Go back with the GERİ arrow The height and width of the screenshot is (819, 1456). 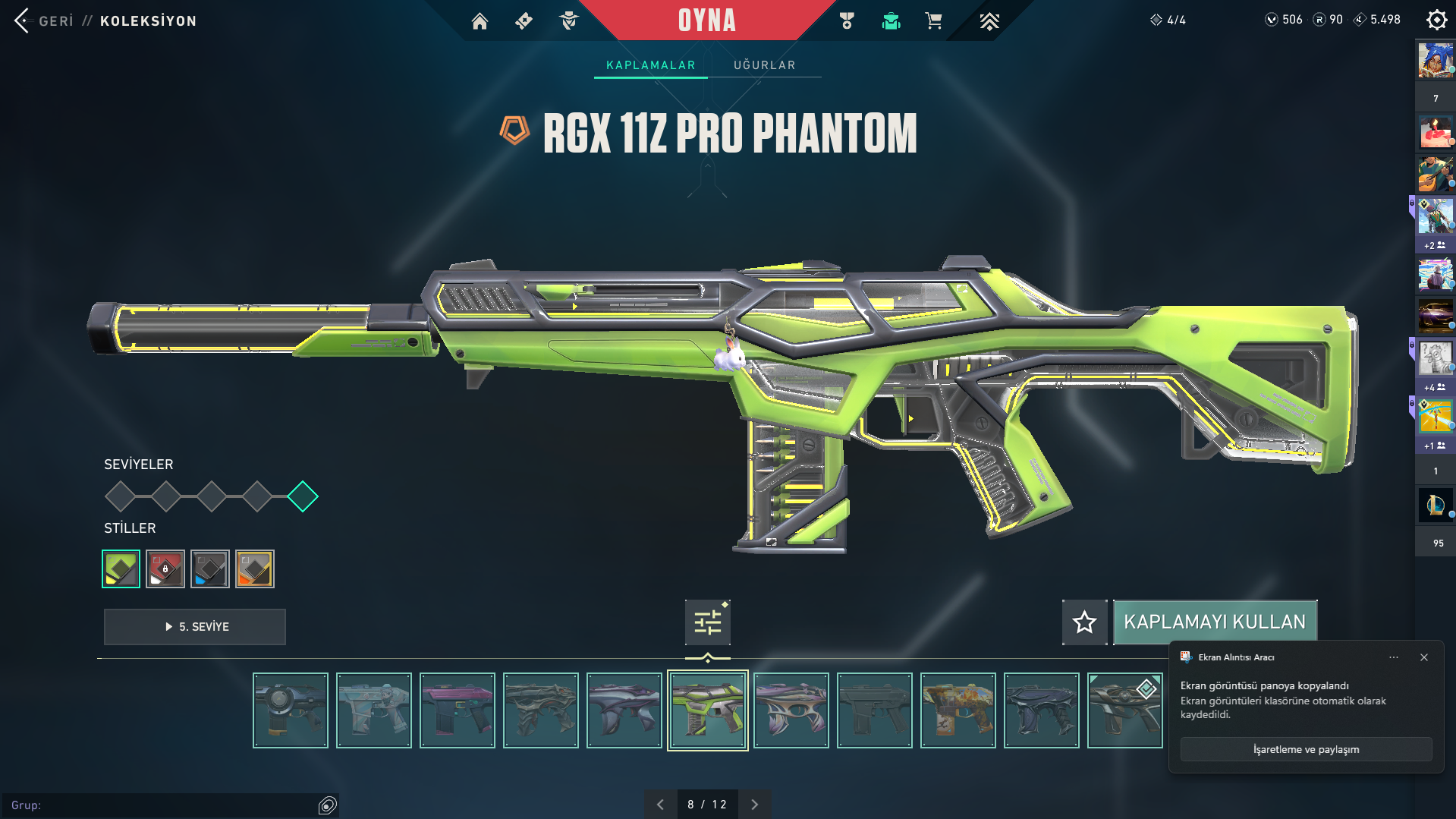23,20
